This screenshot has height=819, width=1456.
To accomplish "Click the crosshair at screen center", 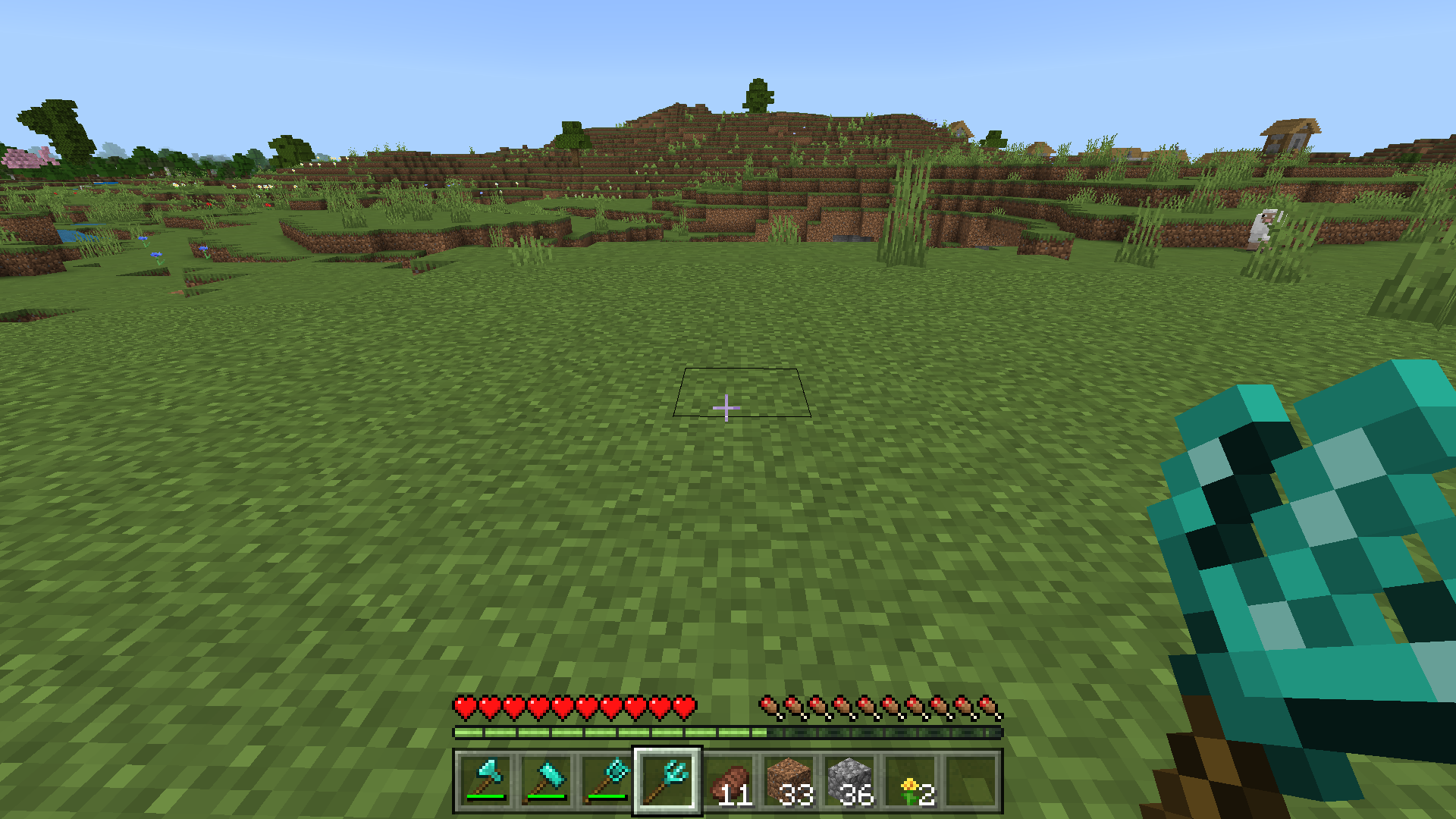I will click(726, 408).
